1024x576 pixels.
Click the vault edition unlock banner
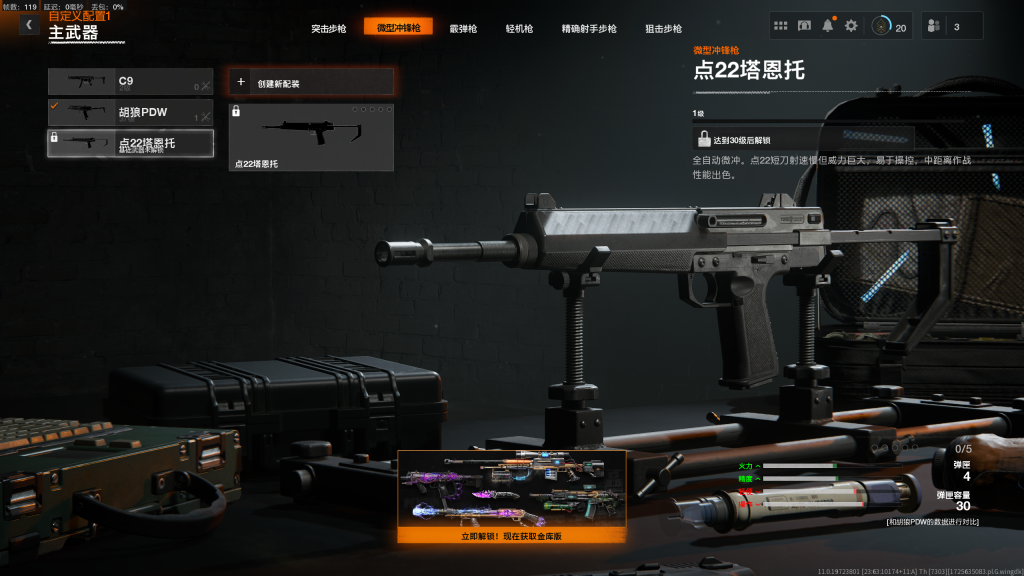point(512,496)
